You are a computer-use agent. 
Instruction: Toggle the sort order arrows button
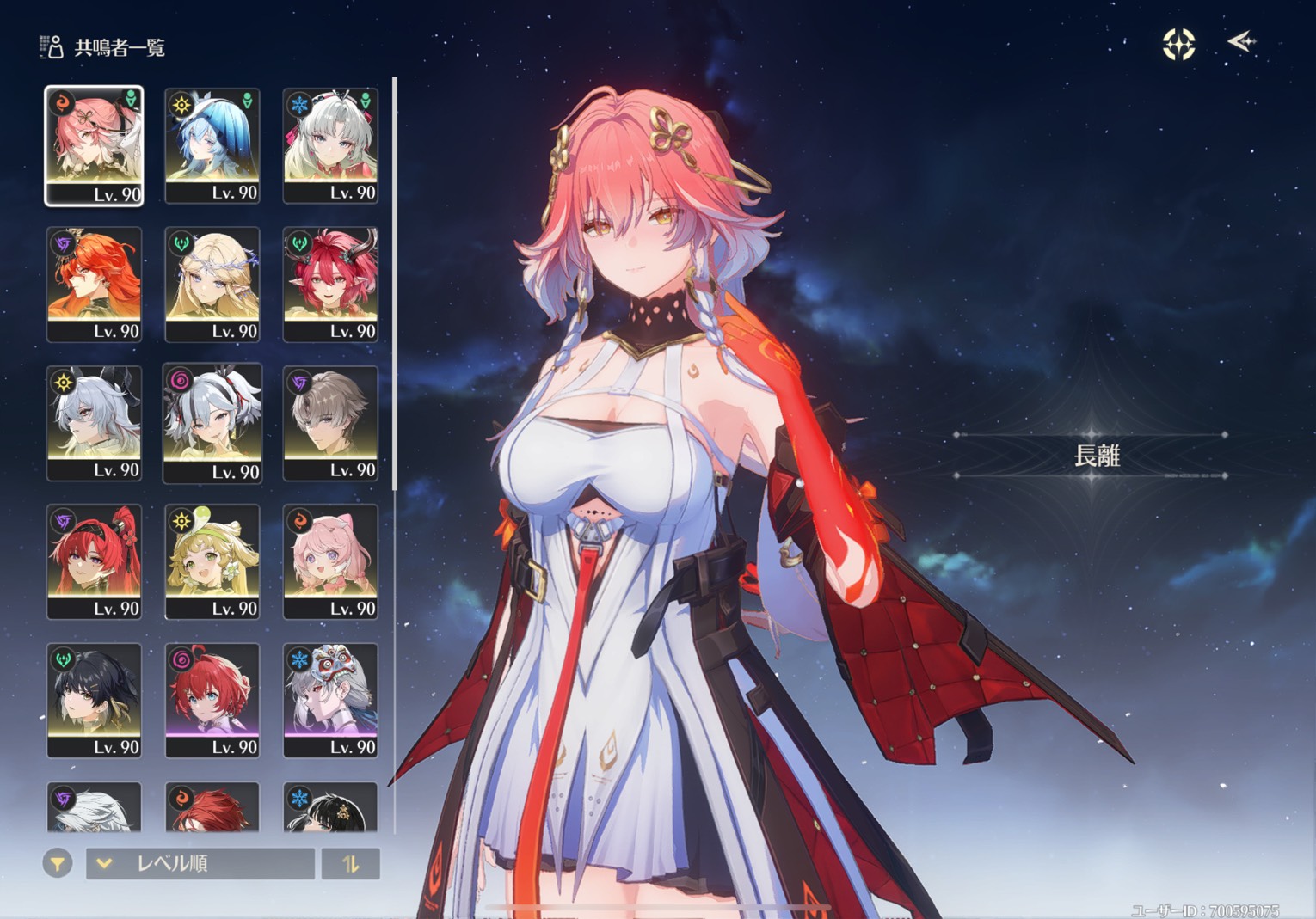(x=350, y=863)
